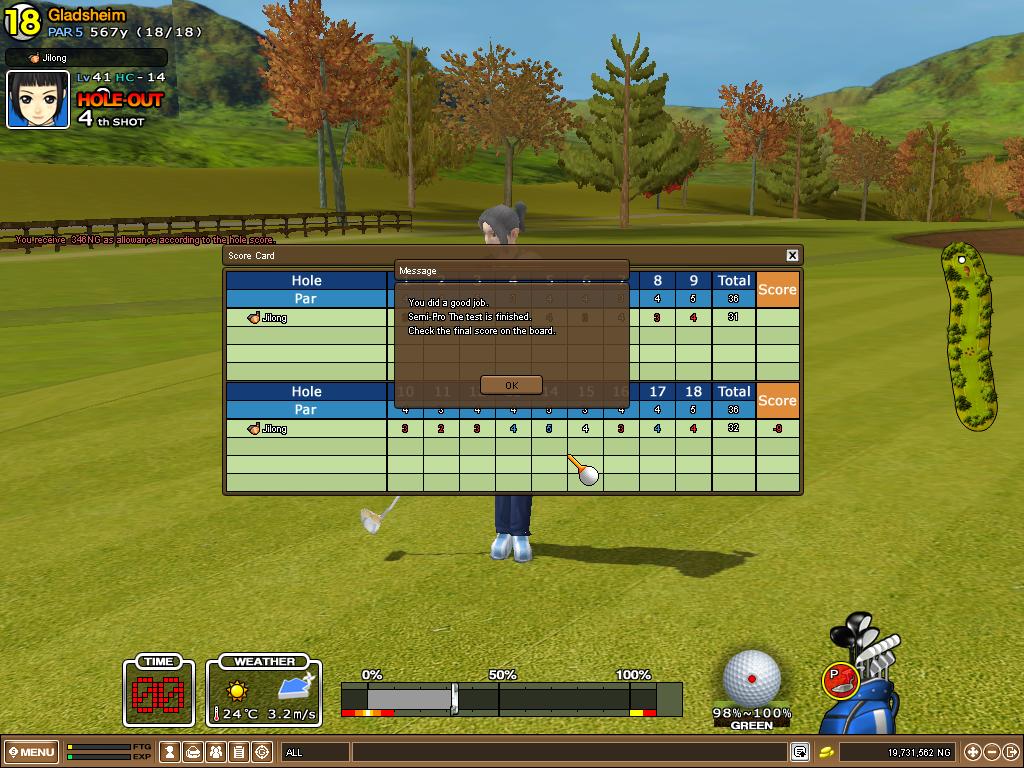The width and height of the screenshot is (1024, 768).
Task: Select the ALL chat channel box
Action: (x=315, y=752)
